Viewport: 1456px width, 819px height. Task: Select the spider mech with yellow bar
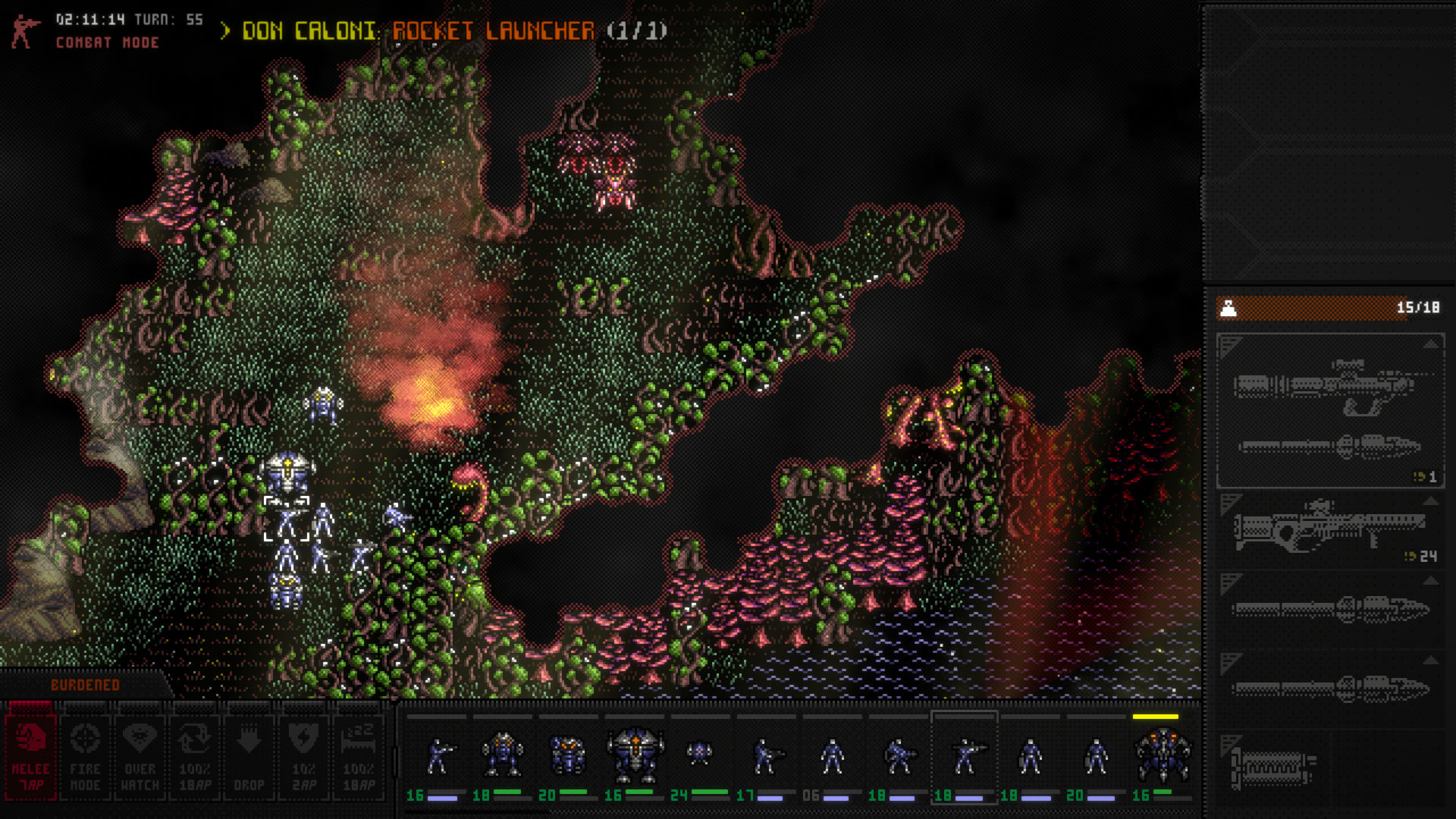(1162, 755)
